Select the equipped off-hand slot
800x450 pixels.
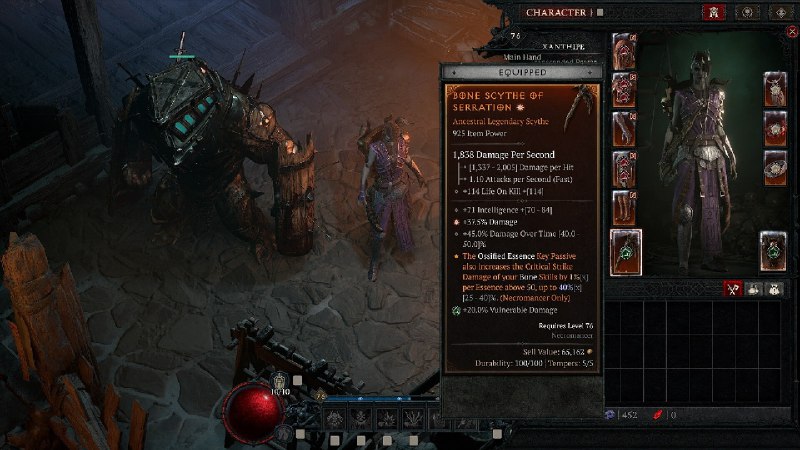coord(773,251)
